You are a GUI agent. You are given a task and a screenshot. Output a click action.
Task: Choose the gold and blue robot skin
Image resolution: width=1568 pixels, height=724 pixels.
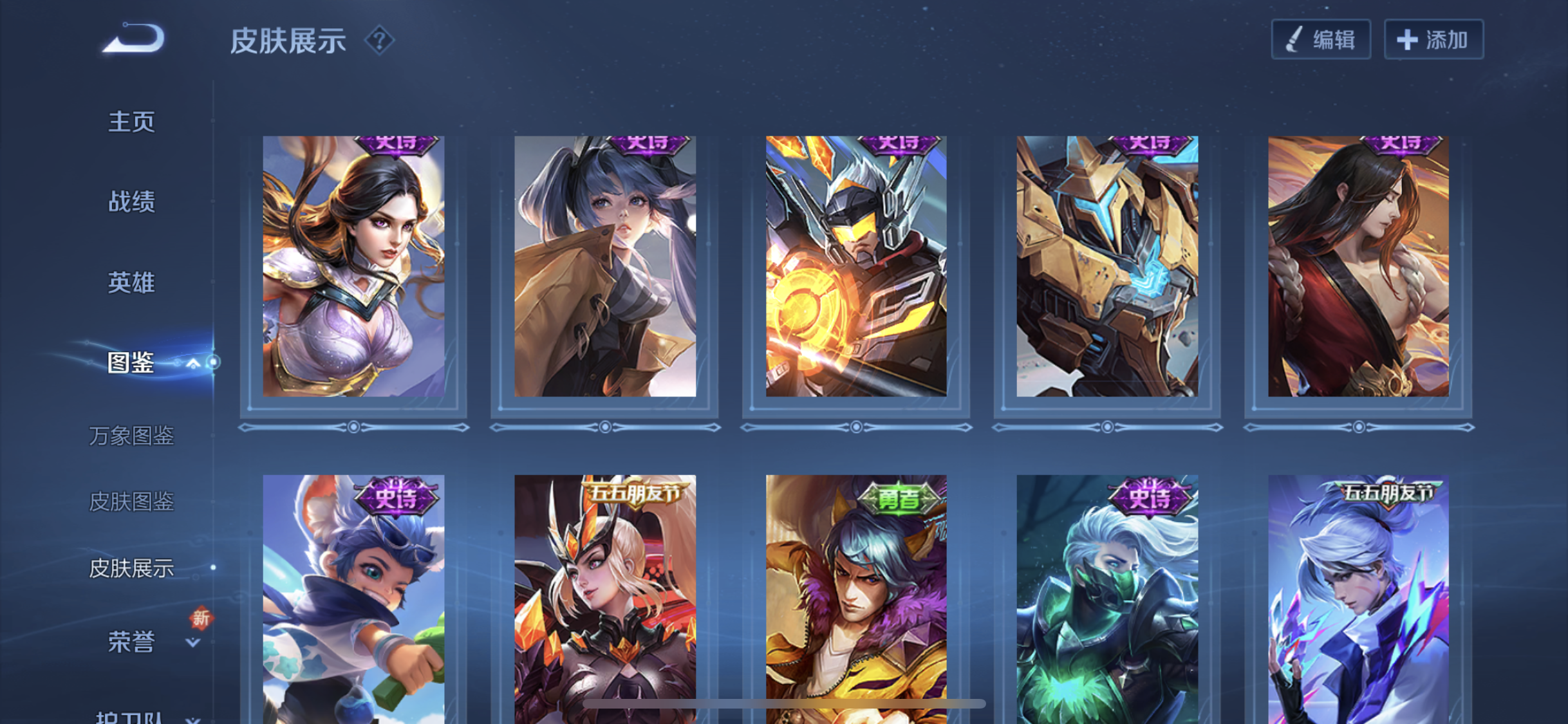coord(1106,266)
